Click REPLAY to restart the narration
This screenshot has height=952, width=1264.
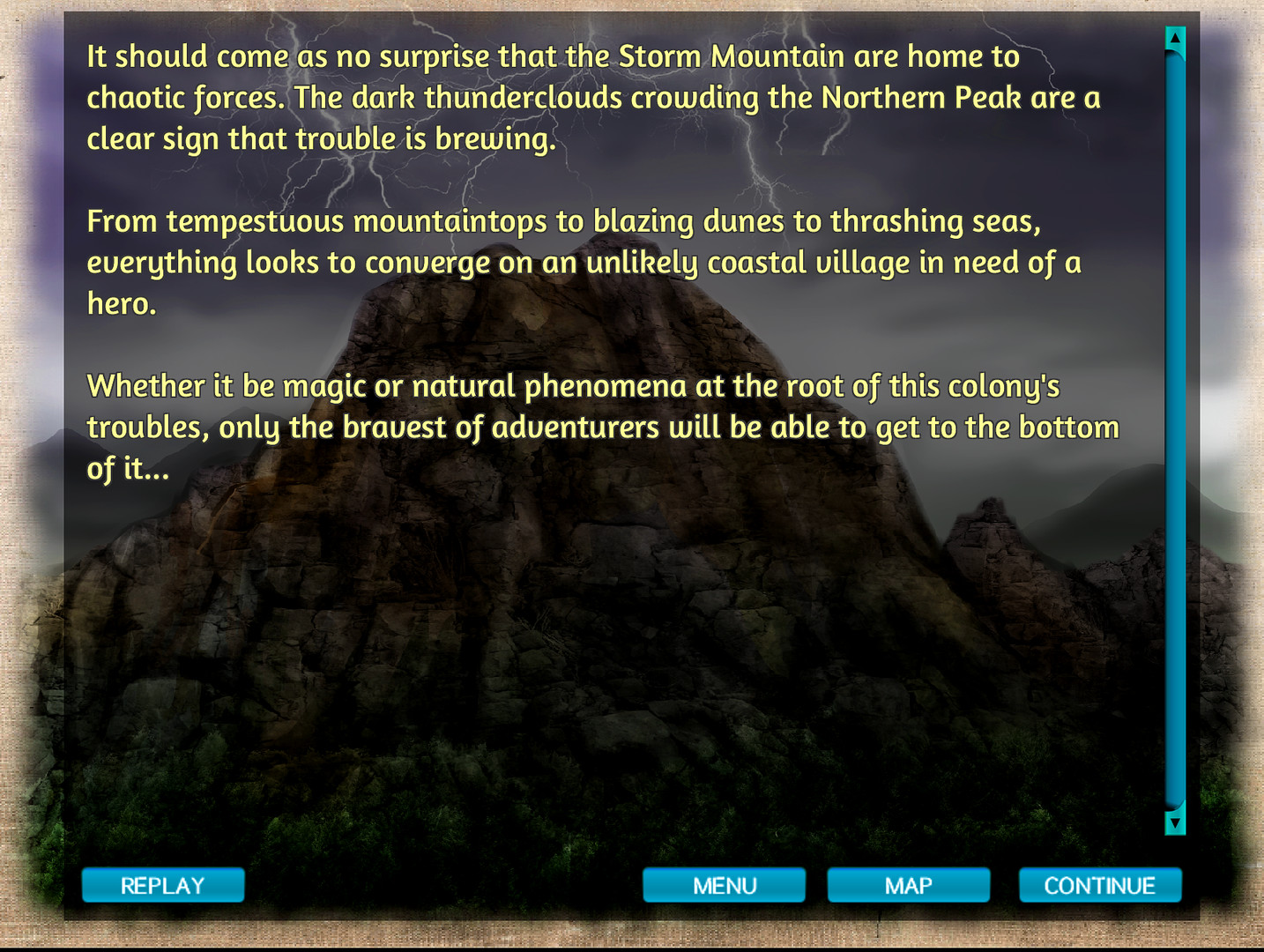[x=163, y=885]
